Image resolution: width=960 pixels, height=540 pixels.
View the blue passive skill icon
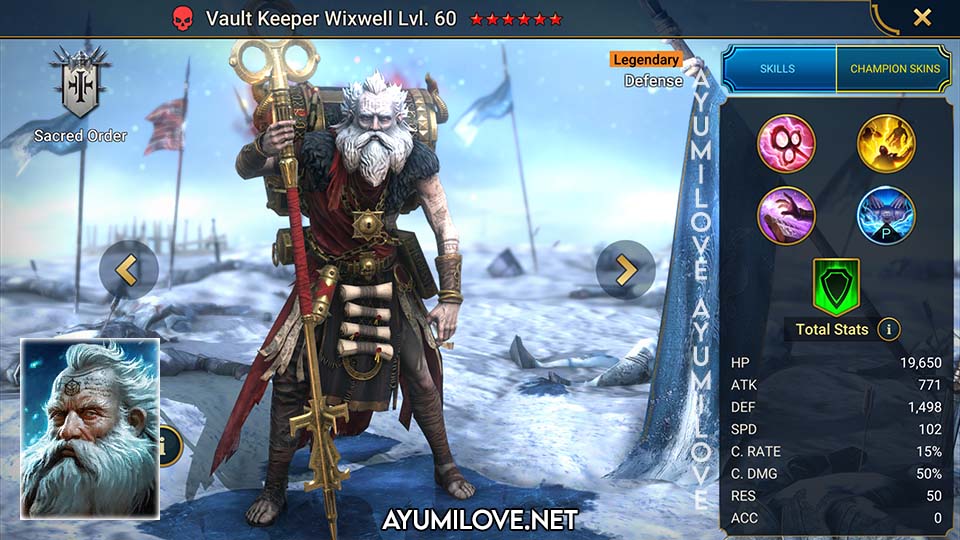pyautogui.click(x=886, y=215)
